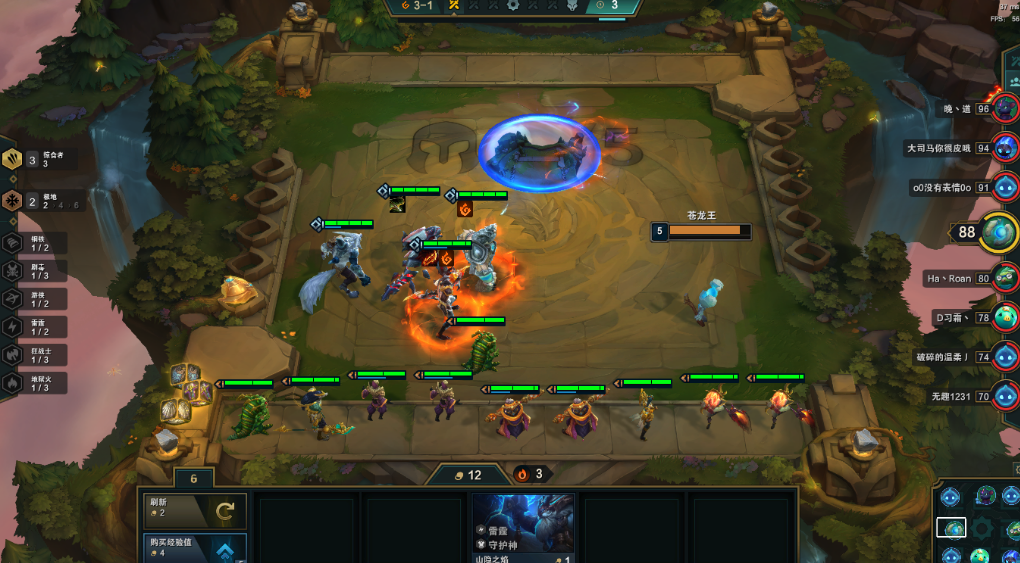View player 破碎的温柔丿's board portrait
The image size is (1020, 563).
[x=1005, y=357]
